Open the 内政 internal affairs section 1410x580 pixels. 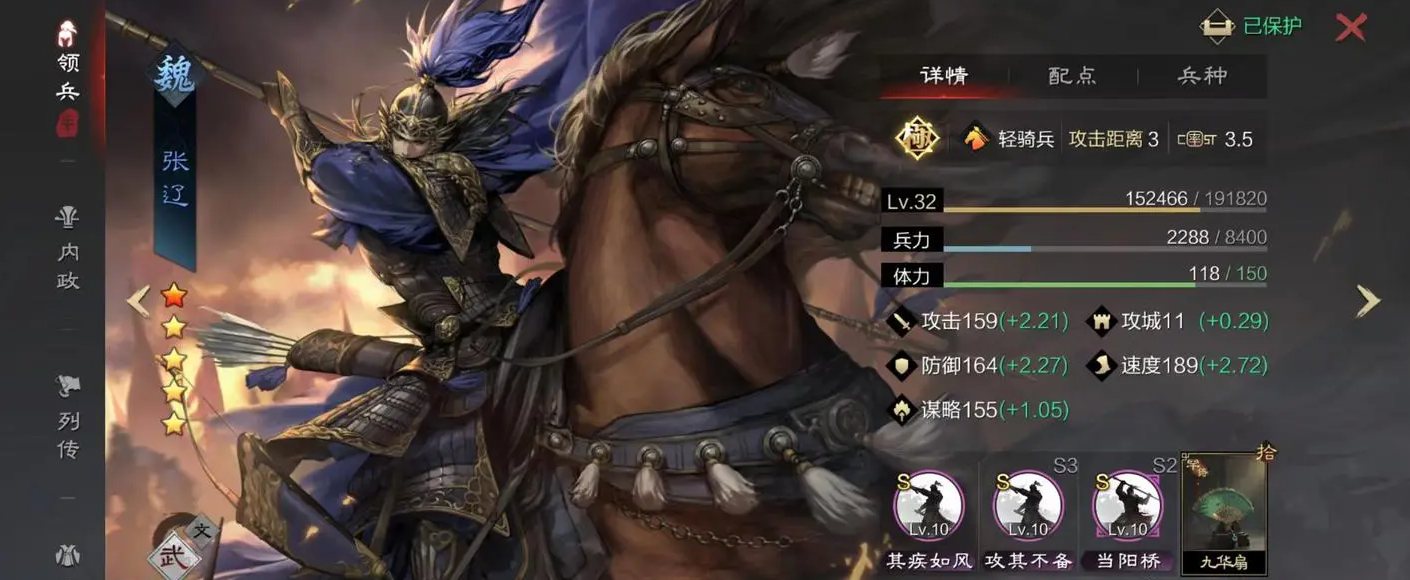68,250
